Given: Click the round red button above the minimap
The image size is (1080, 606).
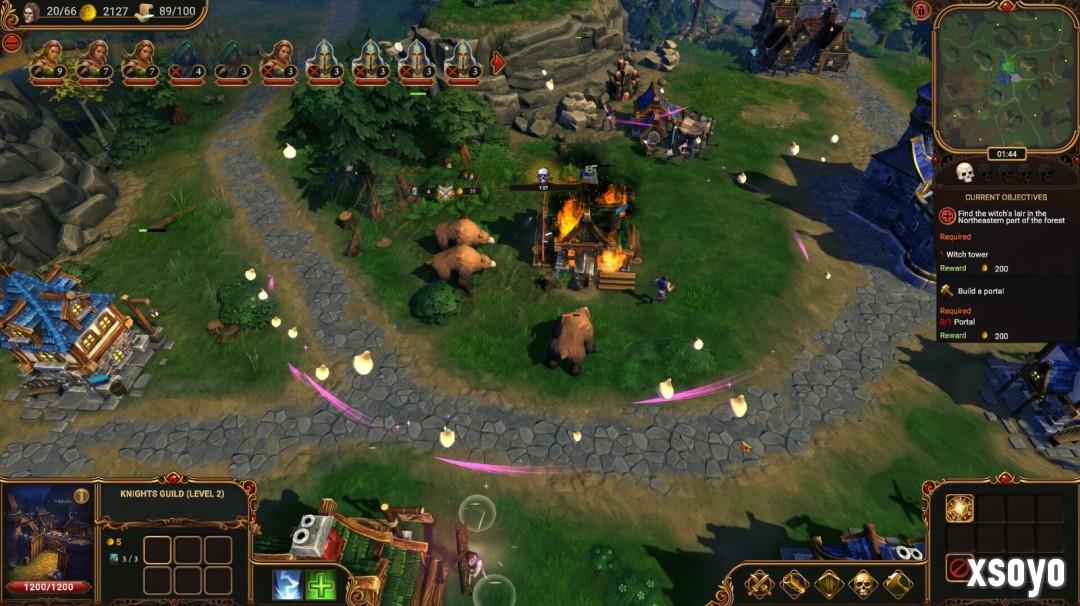Looking at the screenshot, I should pos(921,10).
